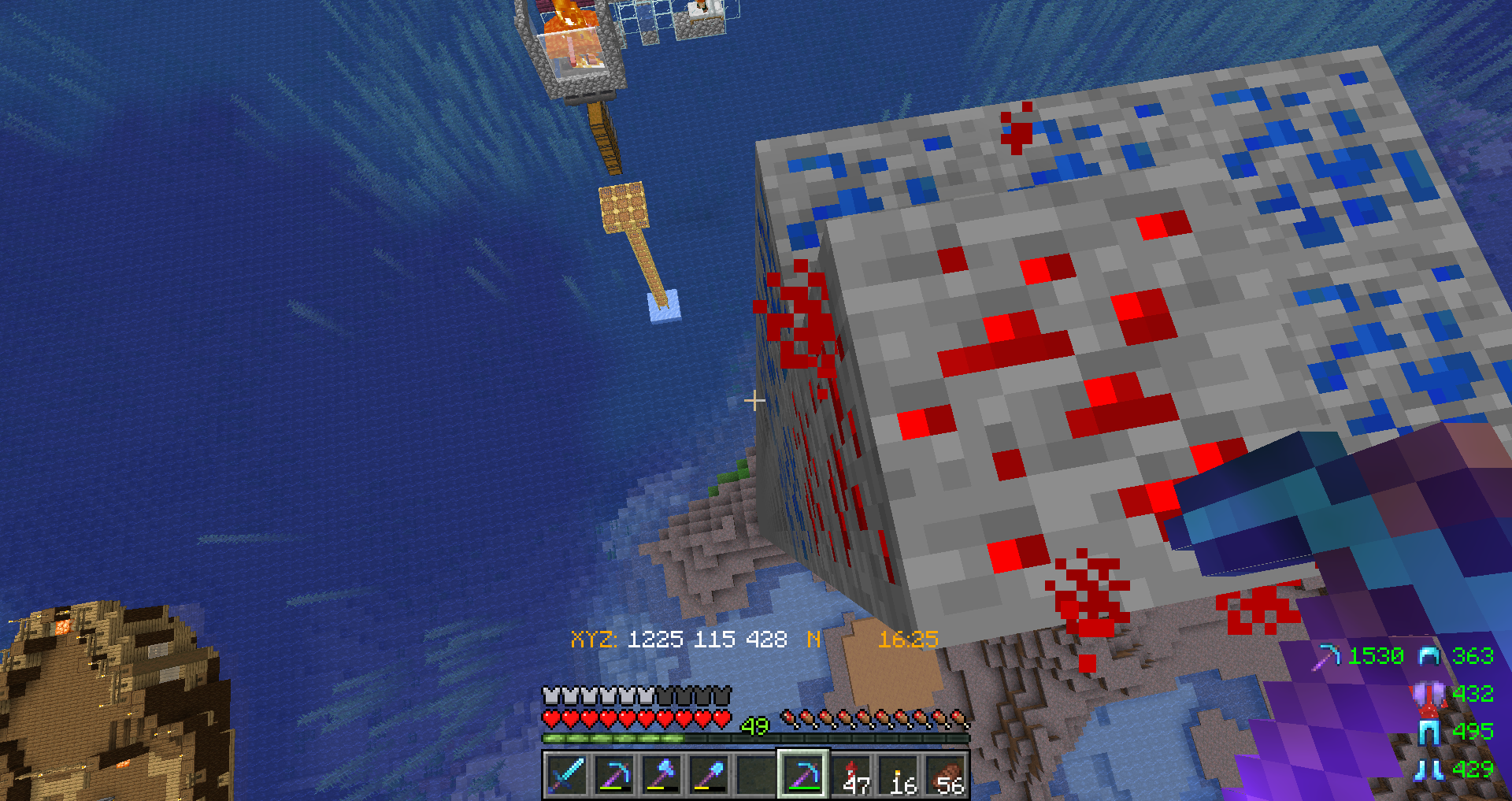Choose the unselected pickaxe beside the sword

tap(613, 775)
